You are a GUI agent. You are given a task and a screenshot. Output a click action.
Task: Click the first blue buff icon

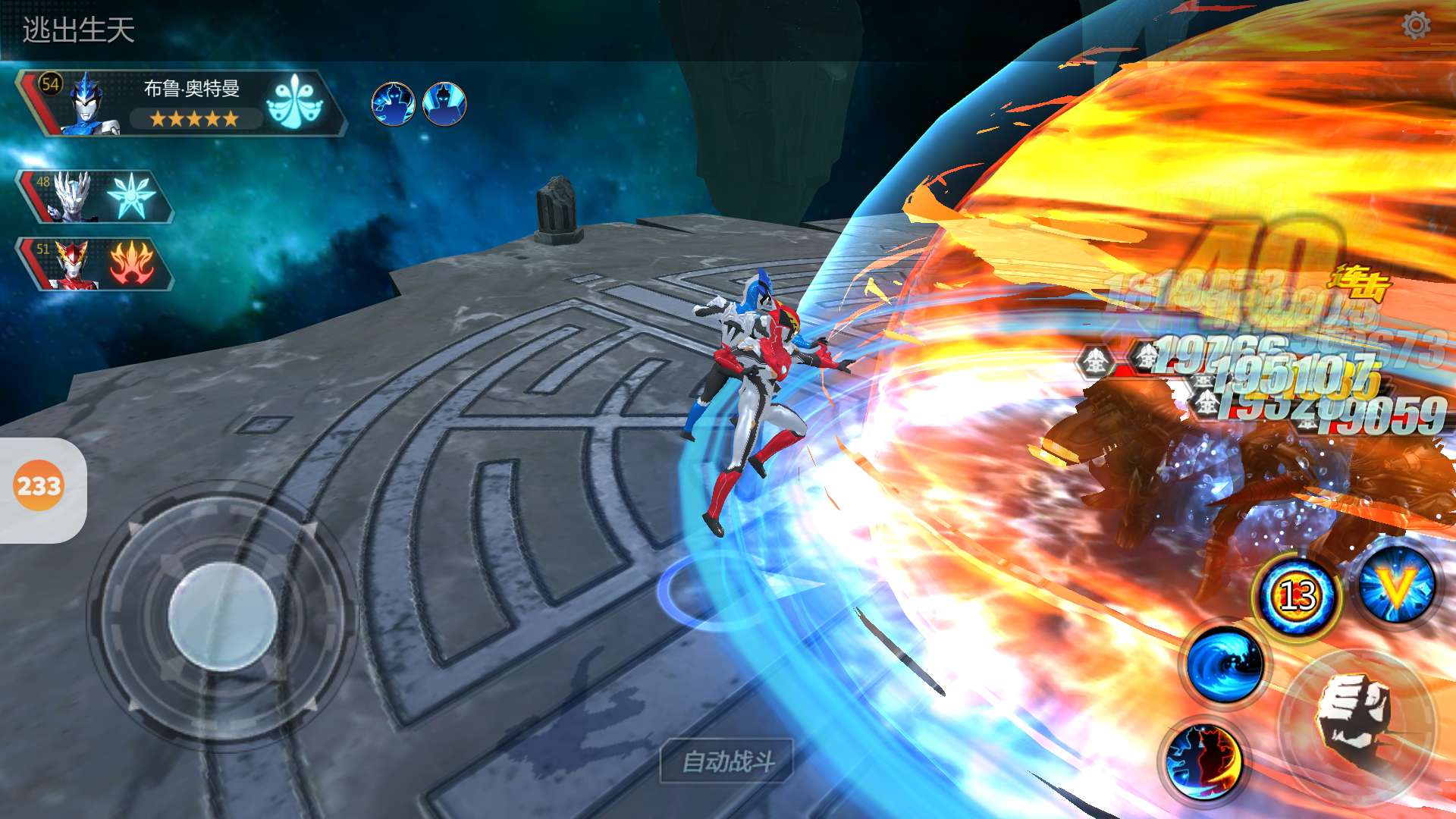(393, 104)
